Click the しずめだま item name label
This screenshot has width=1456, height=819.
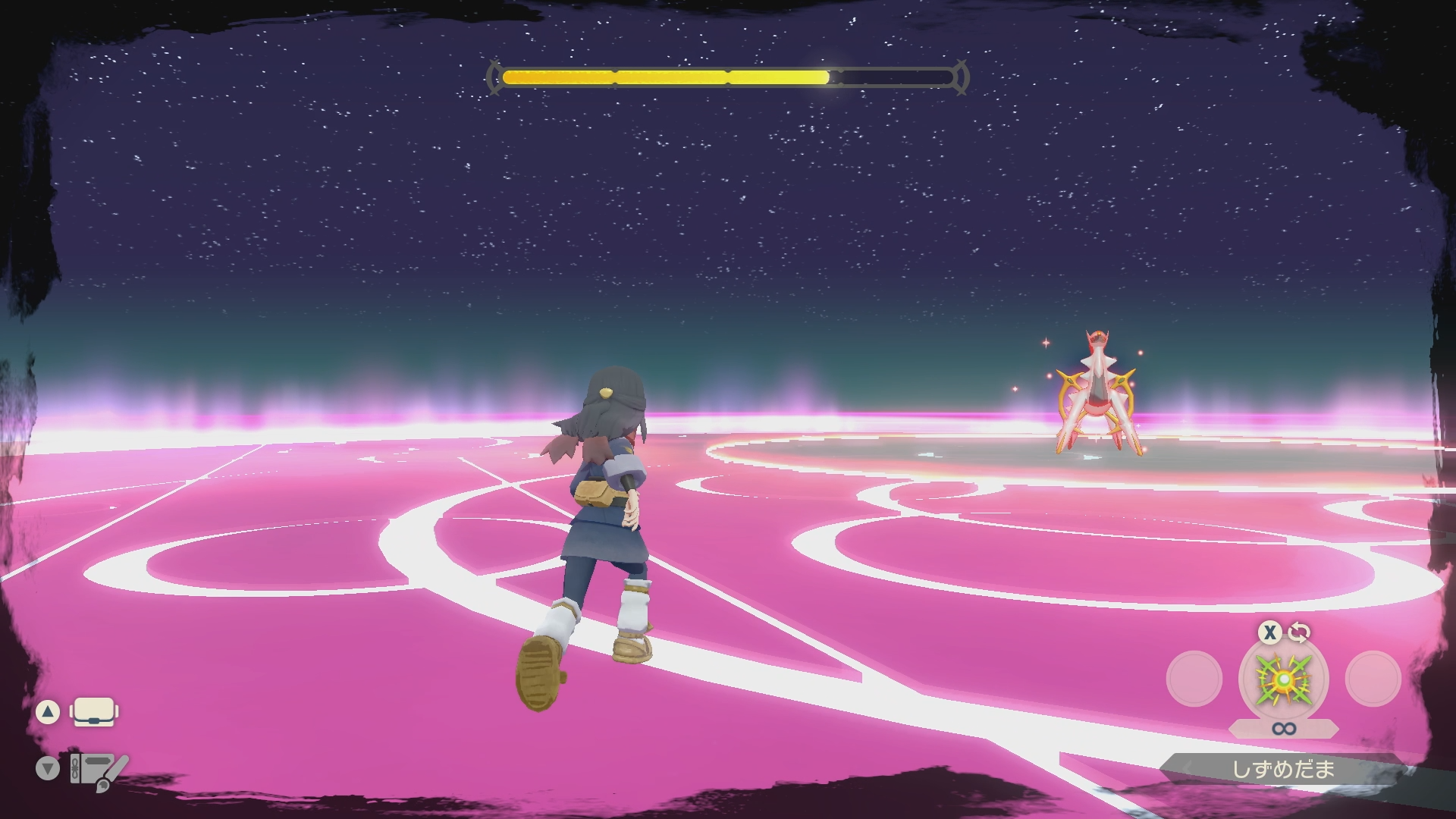coord(1283,770)
